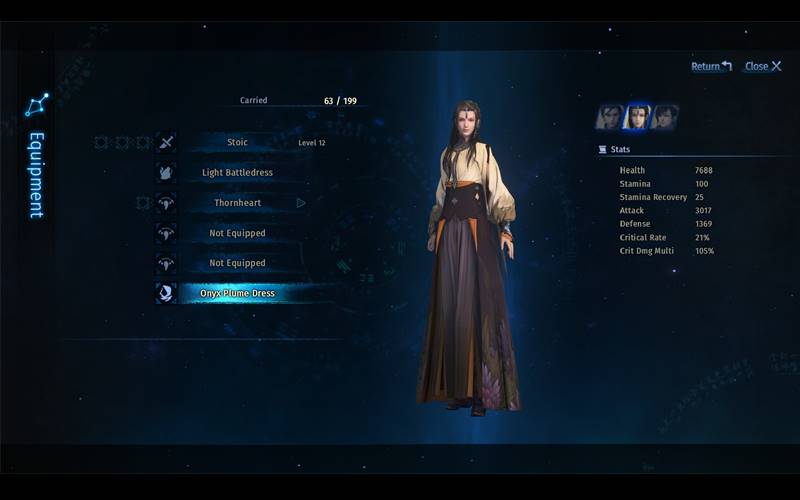Screen dimensions: 800x500
Task: Switch to the first character portrait
Action: click(609, 117)
